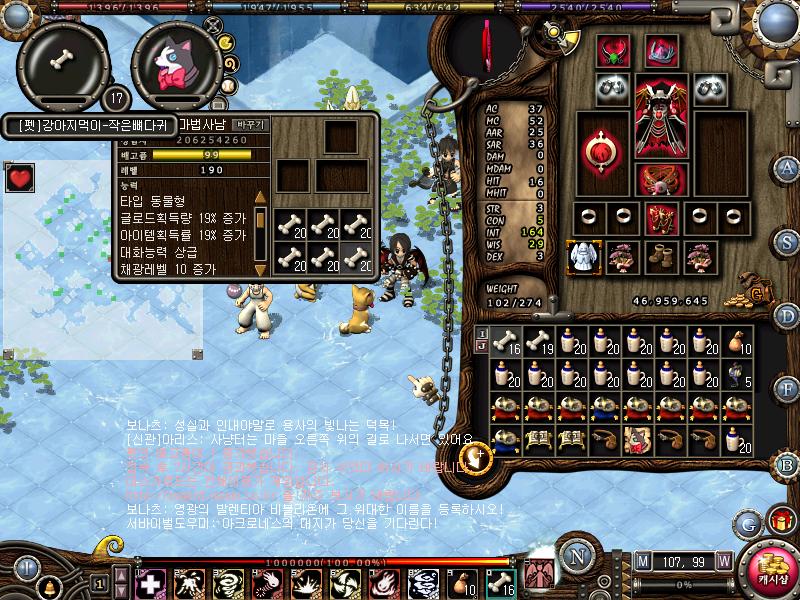
Task: Click the round B side button
Action: tap(787, 463)
